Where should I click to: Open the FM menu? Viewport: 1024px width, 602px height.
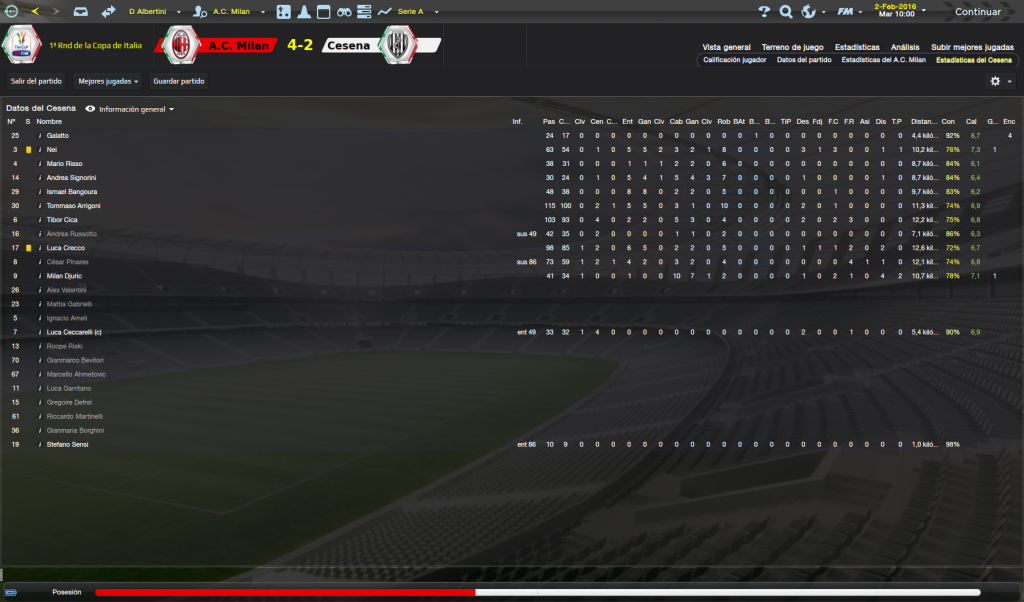pyautogui.click(x=847, y=12)
